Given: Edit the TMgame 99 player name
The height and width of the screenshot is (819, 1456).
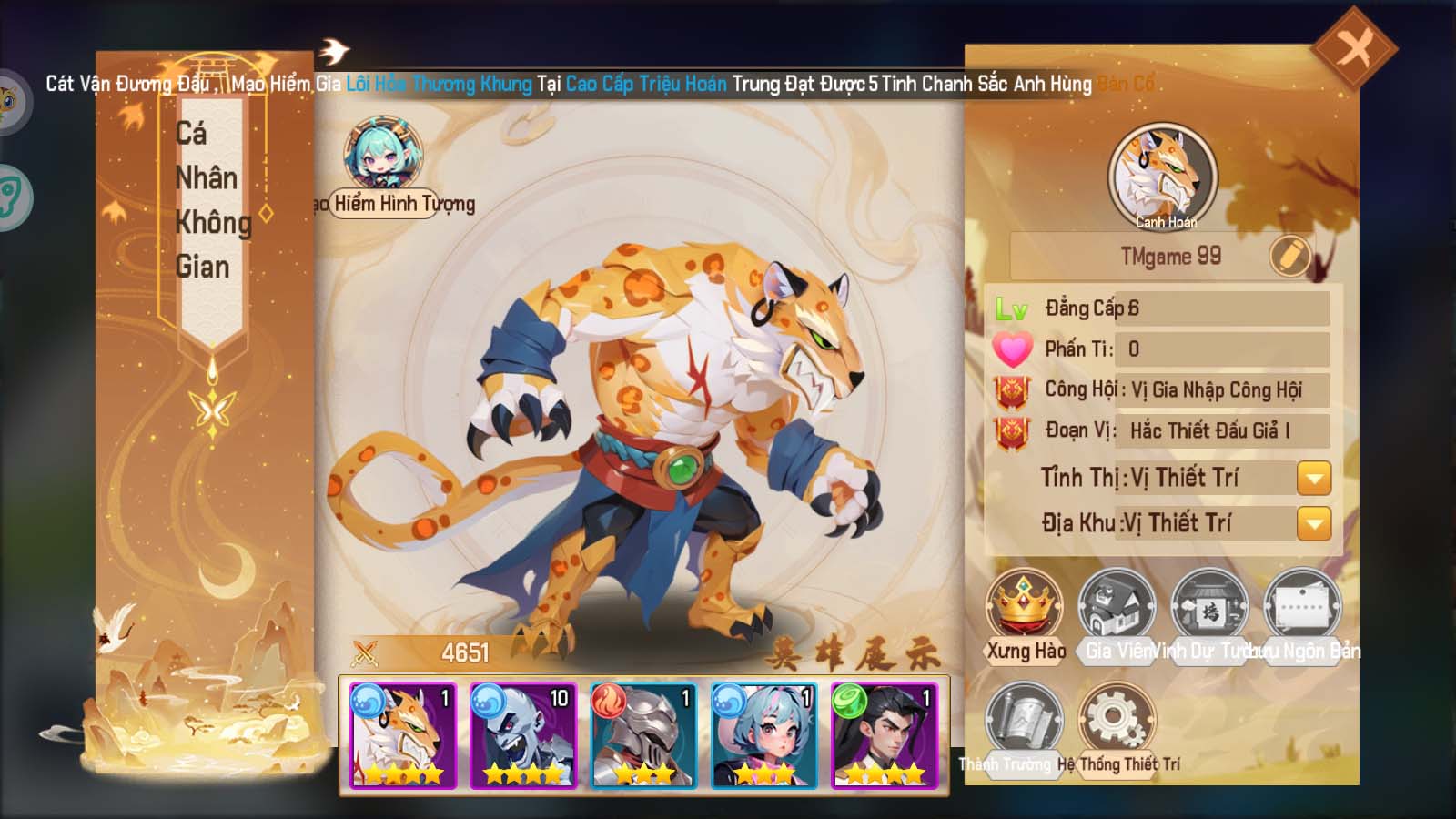Looking at the screenshot, I should (x=1289, y=257).
